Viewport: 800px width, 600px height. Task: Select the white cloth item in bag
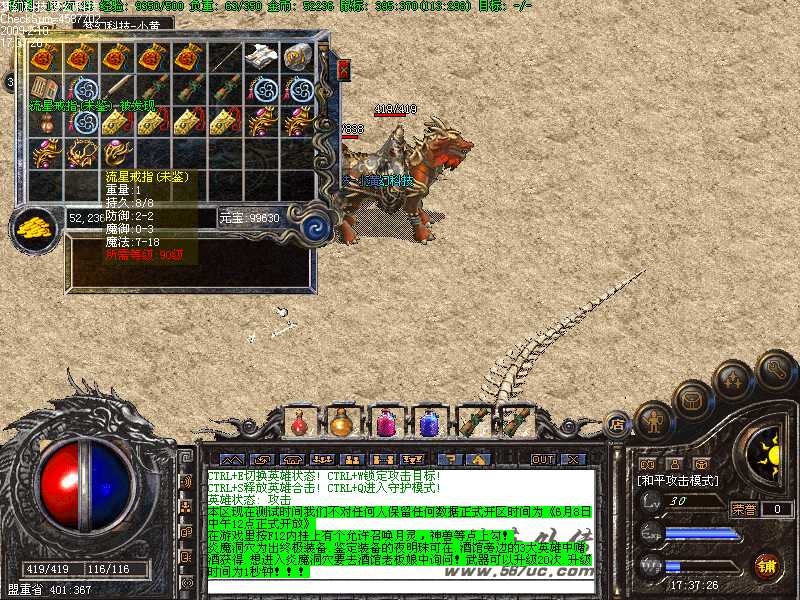click(262, 57)
